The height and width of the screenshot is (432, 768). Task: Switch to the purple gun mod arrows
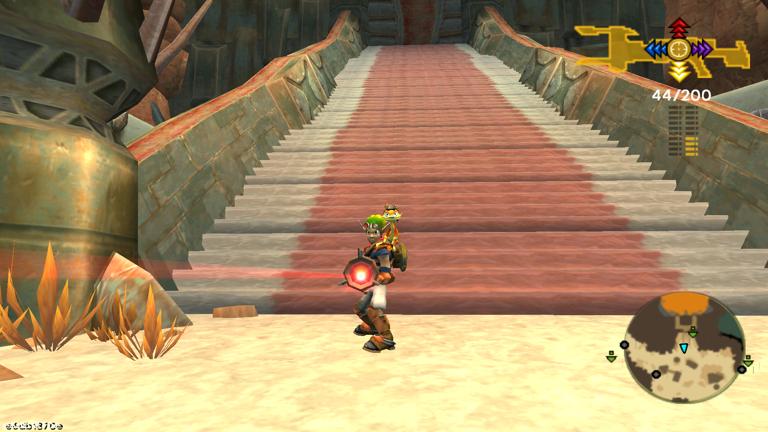[701, 48]
